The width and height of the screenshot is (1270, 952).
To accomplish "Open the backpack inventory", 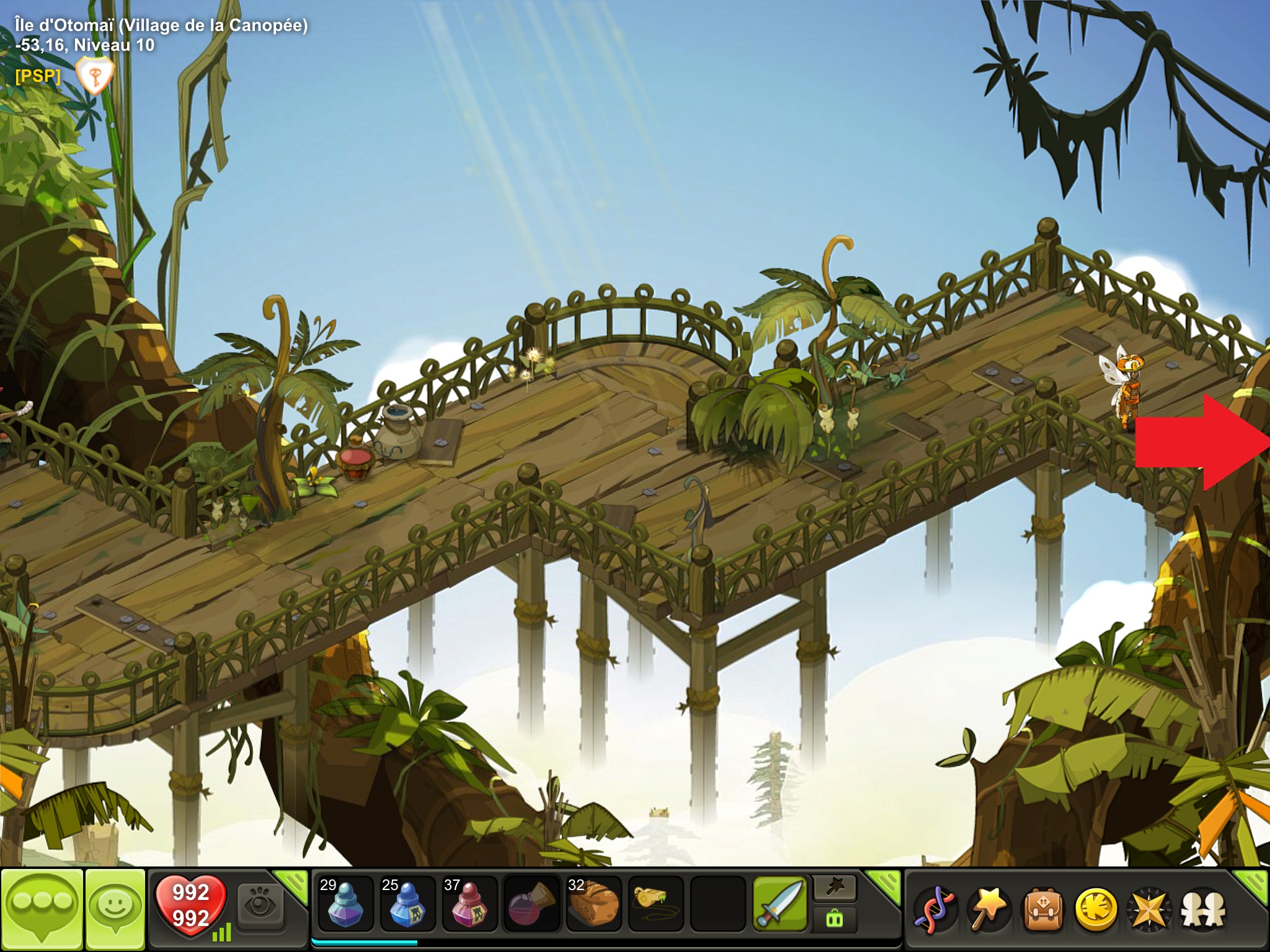I will (x=1042, y=909).
